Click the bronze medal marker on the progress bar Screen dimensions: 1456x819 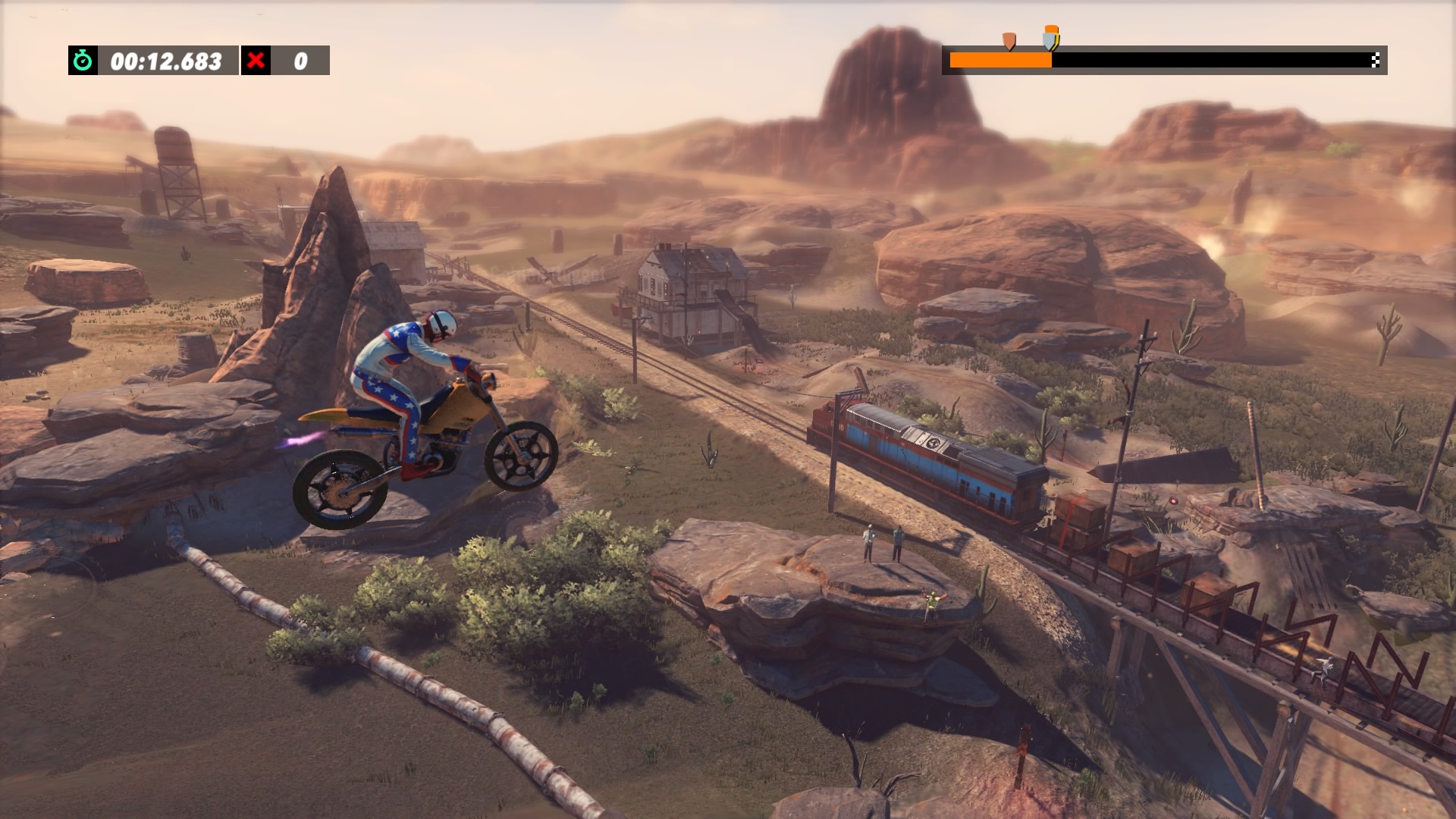tap(1009, 40)
